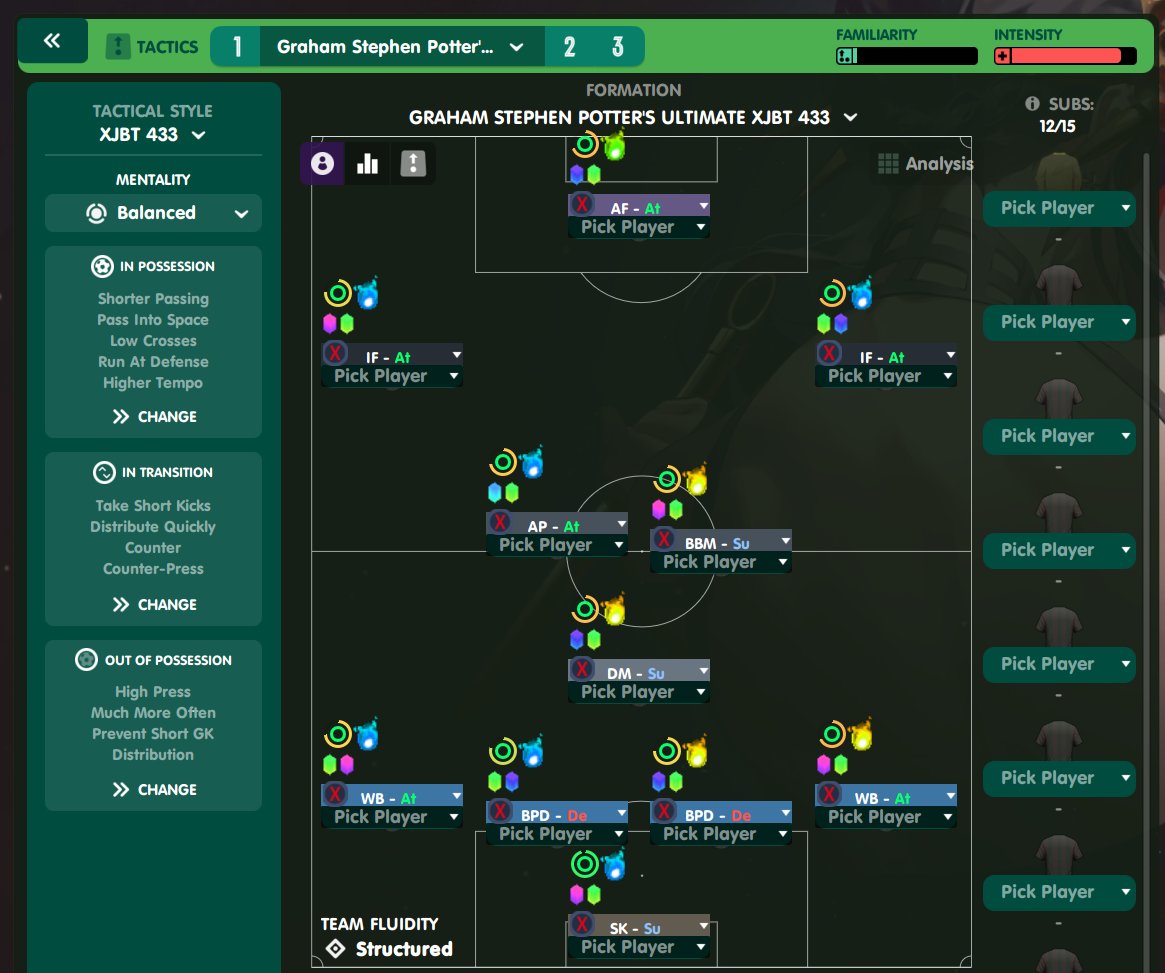This screenshot has height=973, width=1165.
Task: Open the Analysis view
Action: point(925,164)
